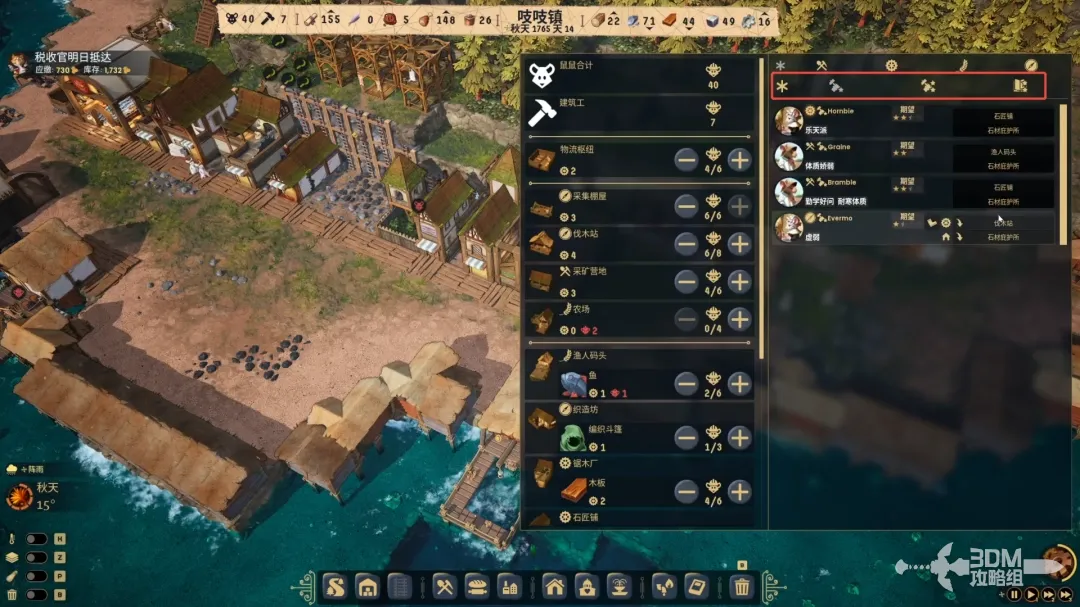The height and width of the screenshot is (607, 1080).
Task: Add a worker to the 采矿营地
Action: (x=739, y=281)
